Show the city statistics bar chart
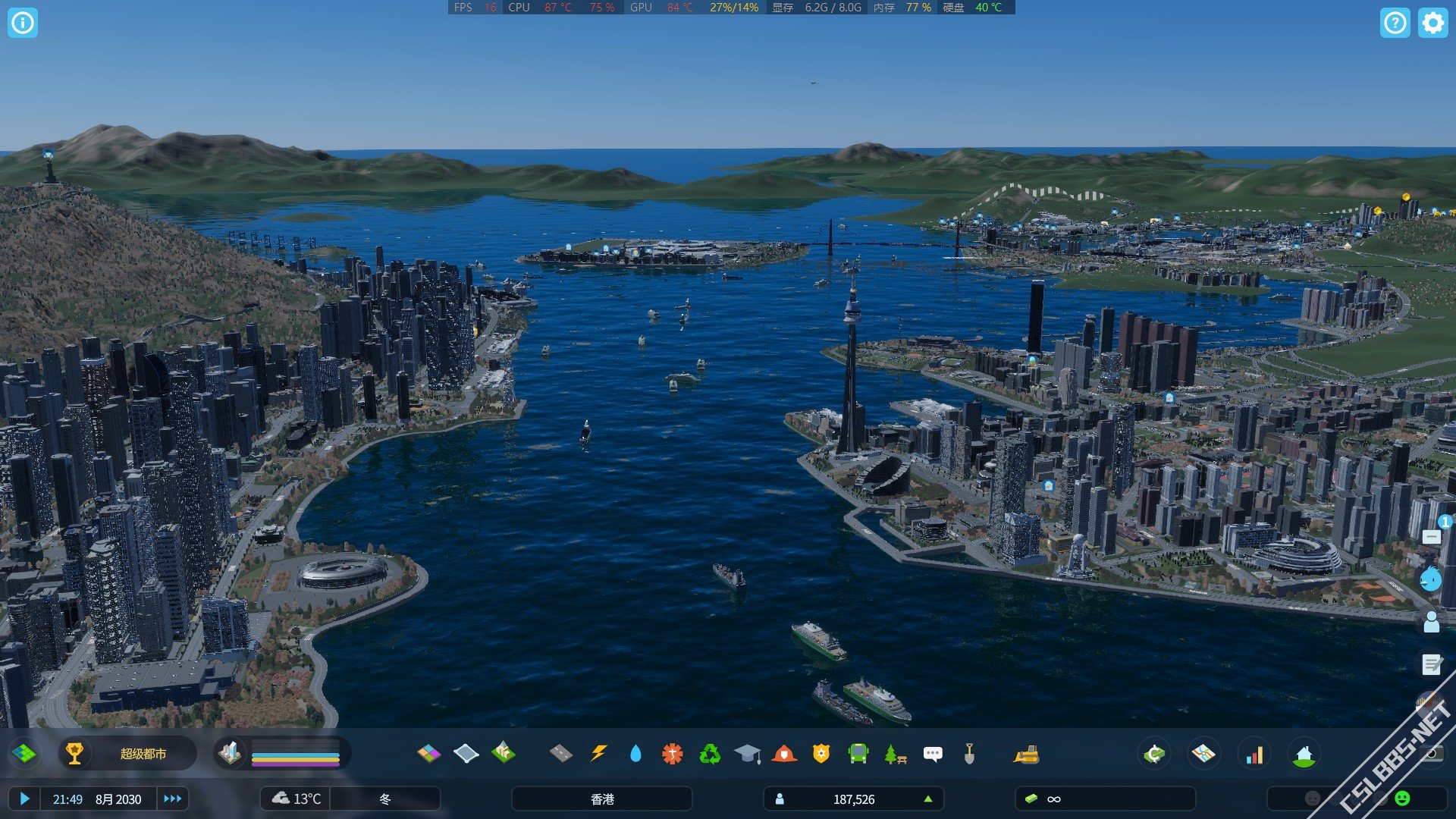 (x=1255, y=755)
